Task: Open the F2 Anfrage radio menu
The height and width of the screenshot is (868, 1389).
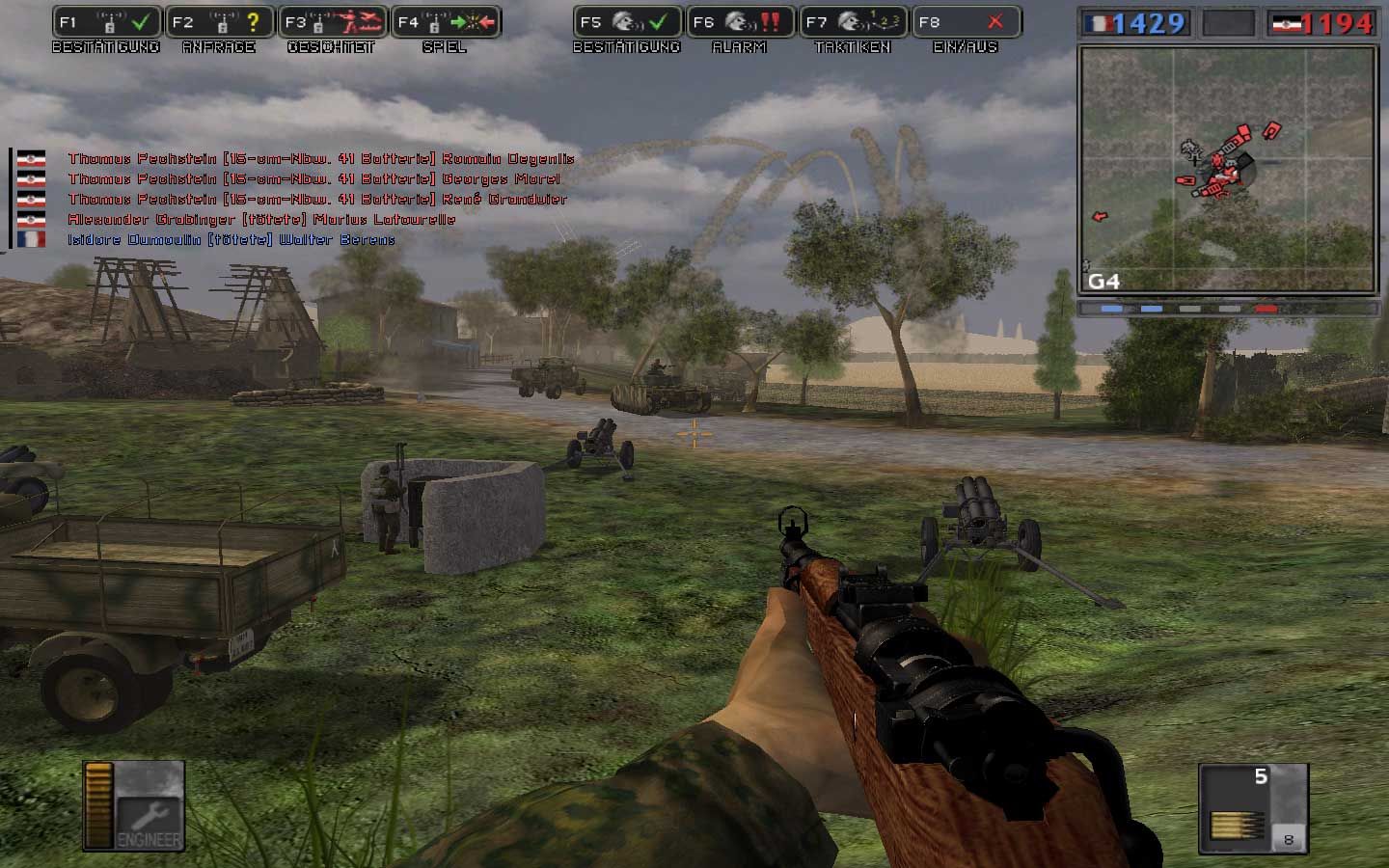Action: pos(220,22)
